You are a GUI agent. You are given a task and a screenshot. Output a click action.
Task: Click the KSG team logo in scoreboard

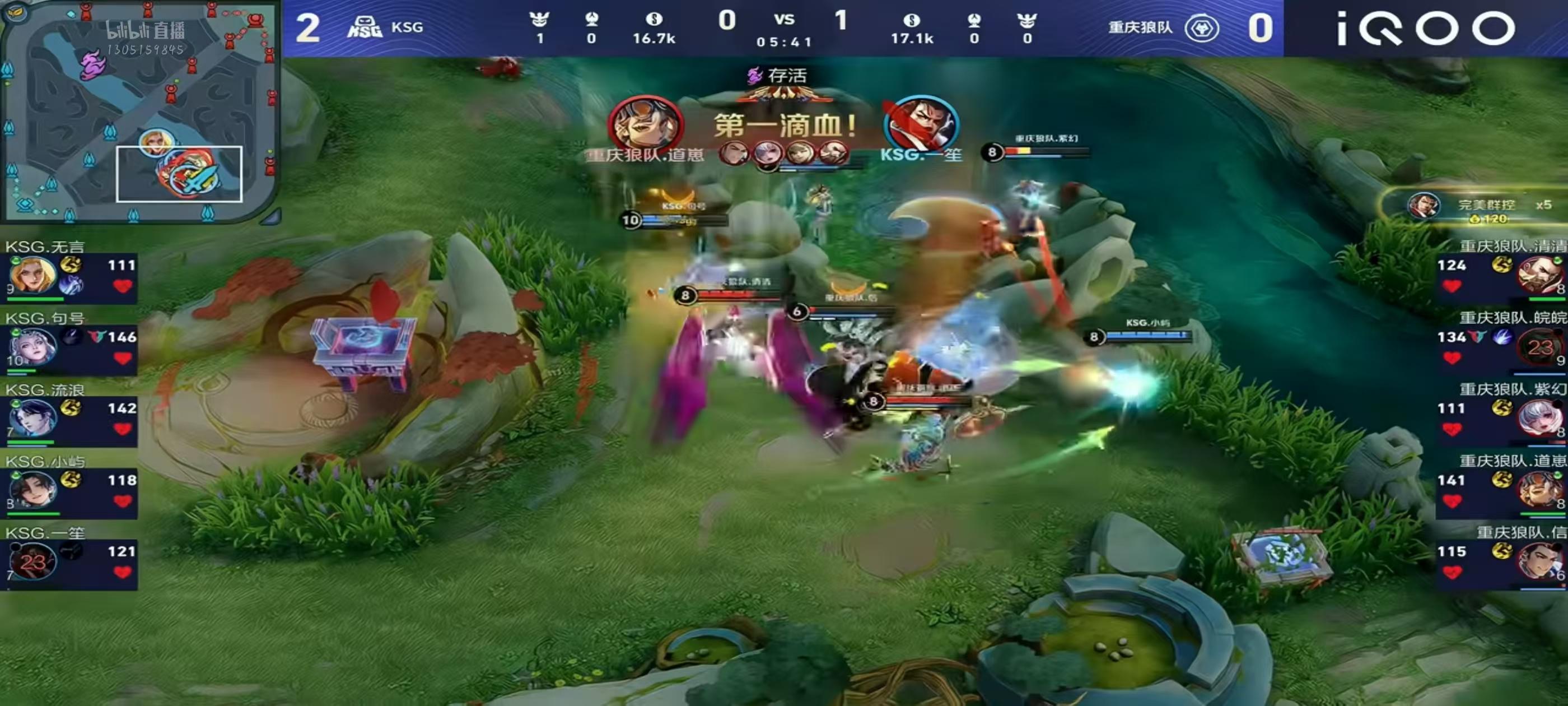coord(365,27)
